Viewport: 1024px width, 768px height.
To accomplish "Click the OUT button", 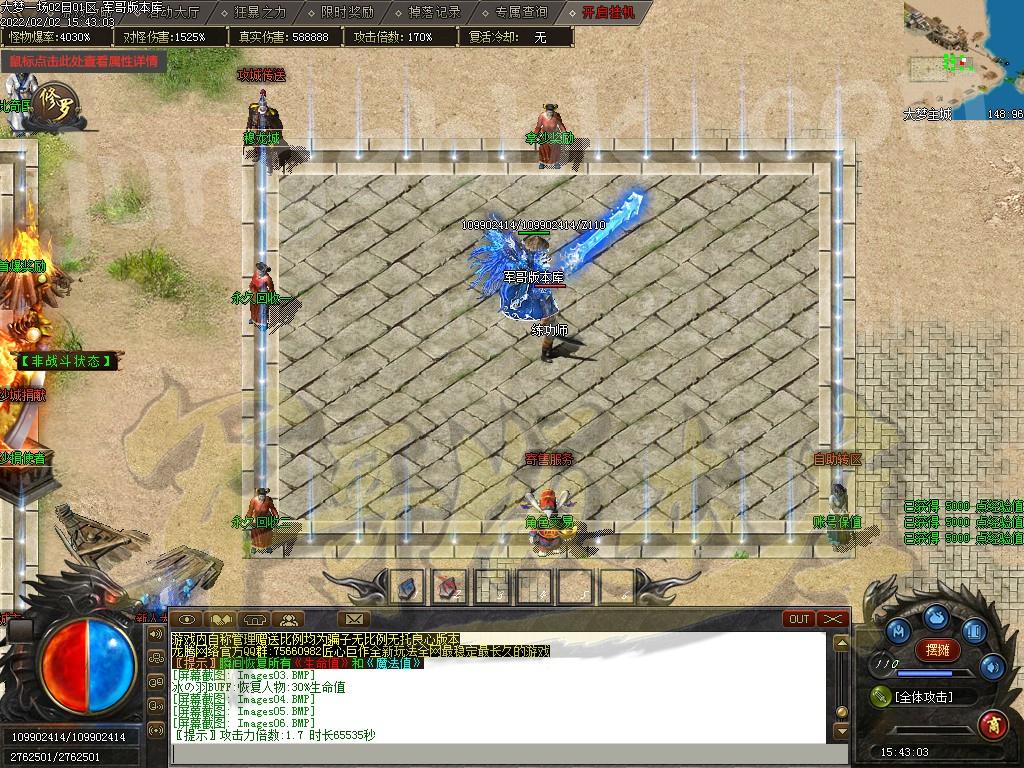I will 799,619.
